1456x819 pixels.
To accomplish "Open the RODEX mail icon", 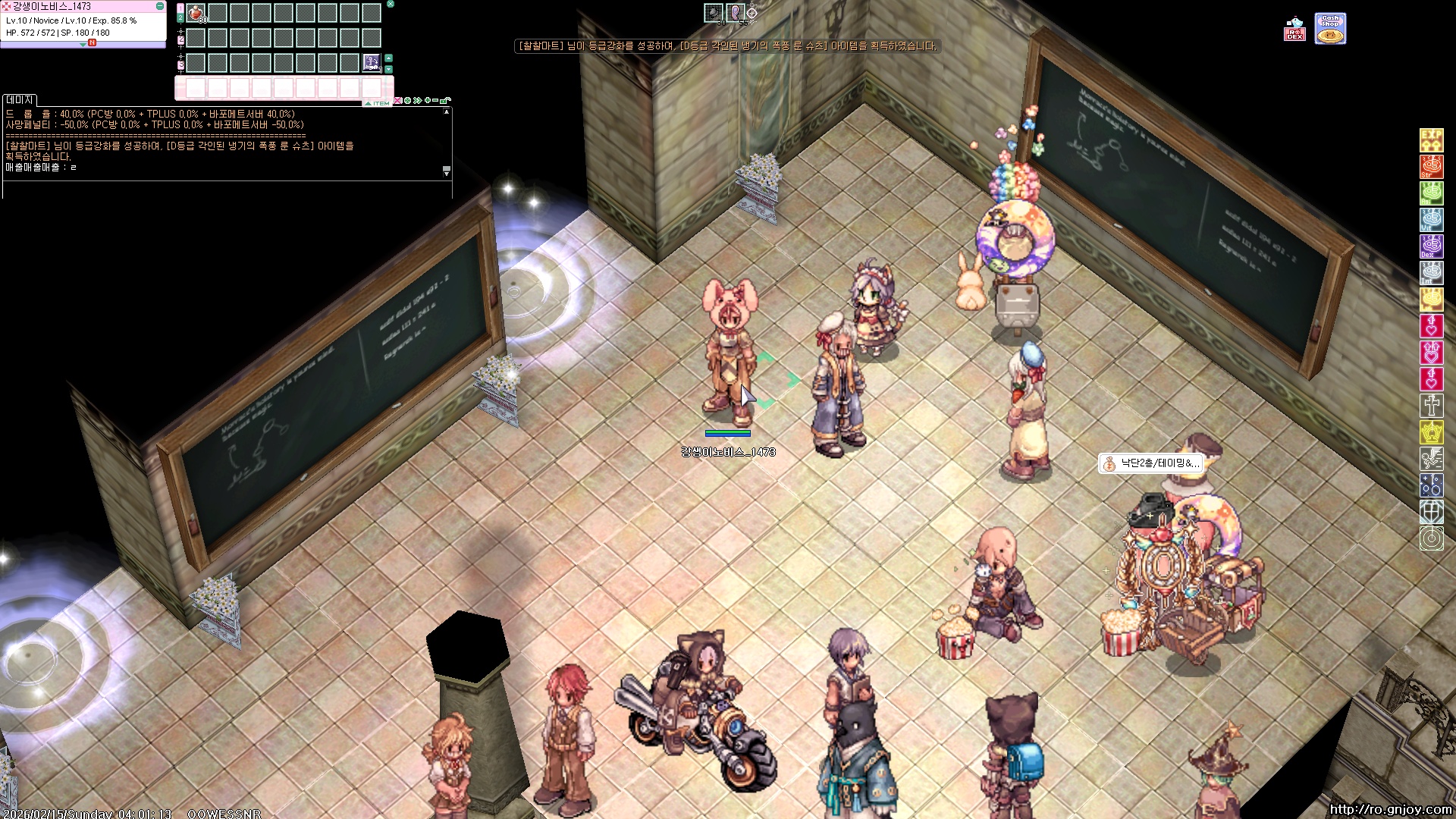I will click(1294, 29).
